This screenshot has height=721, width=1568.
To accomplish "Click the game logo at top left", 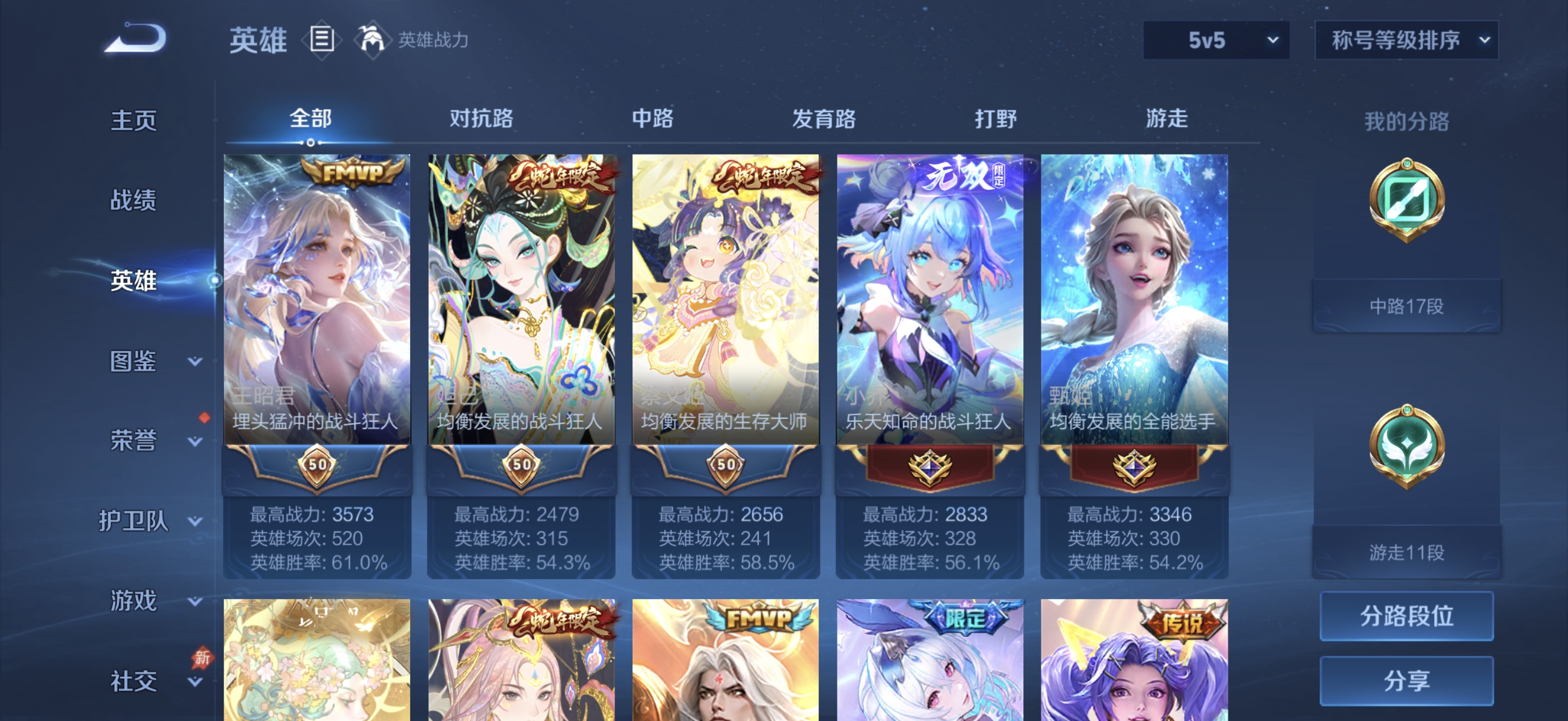I will [135, 38].
